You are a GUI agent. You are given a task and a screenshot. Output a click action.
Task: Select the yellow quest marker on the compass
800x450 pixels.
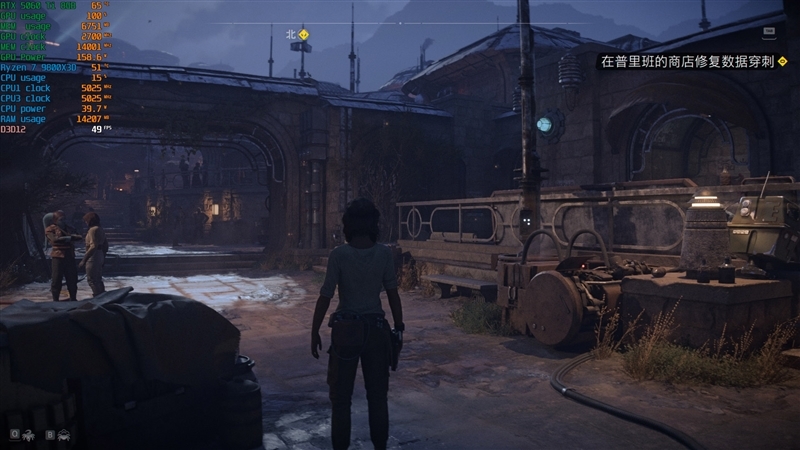click(x=304, y=34)
